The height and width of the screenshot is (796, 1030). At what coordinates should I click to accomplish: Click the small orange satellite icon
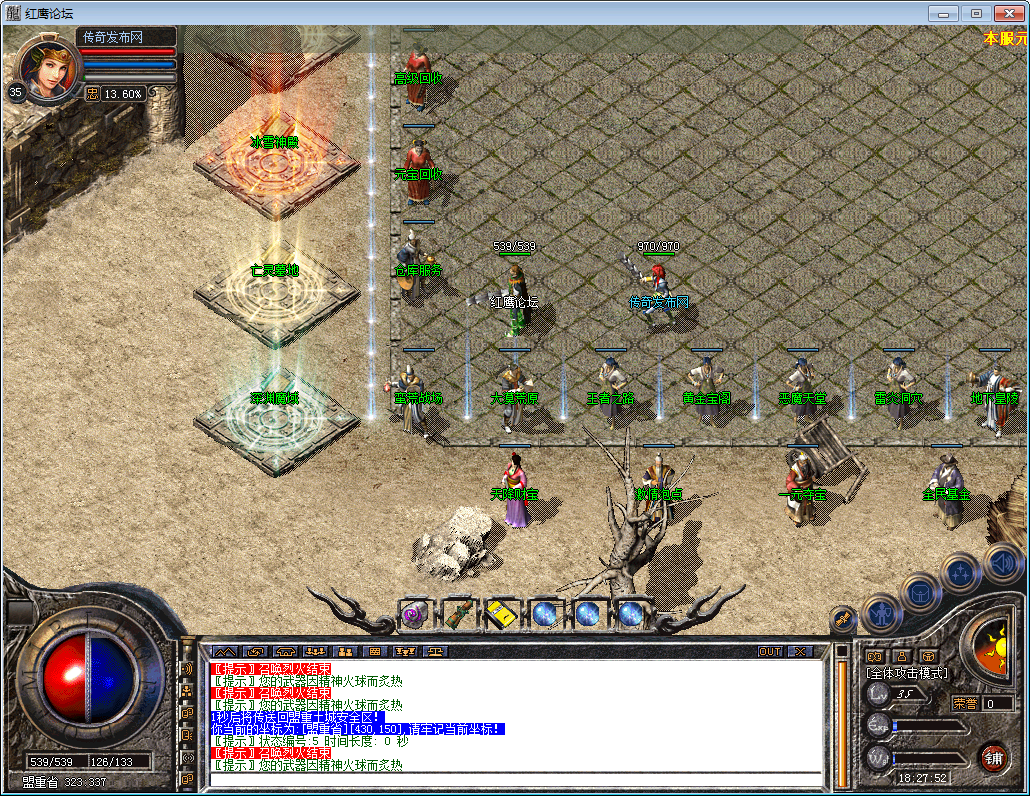point(843,619)
